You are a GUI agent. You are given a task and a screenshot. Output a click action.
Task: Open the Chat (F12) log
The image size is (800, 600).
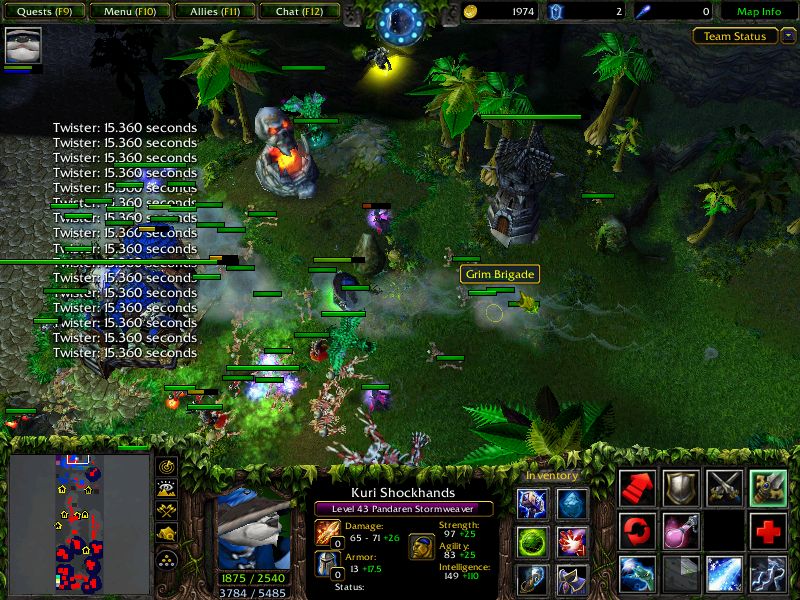point(299,12)
